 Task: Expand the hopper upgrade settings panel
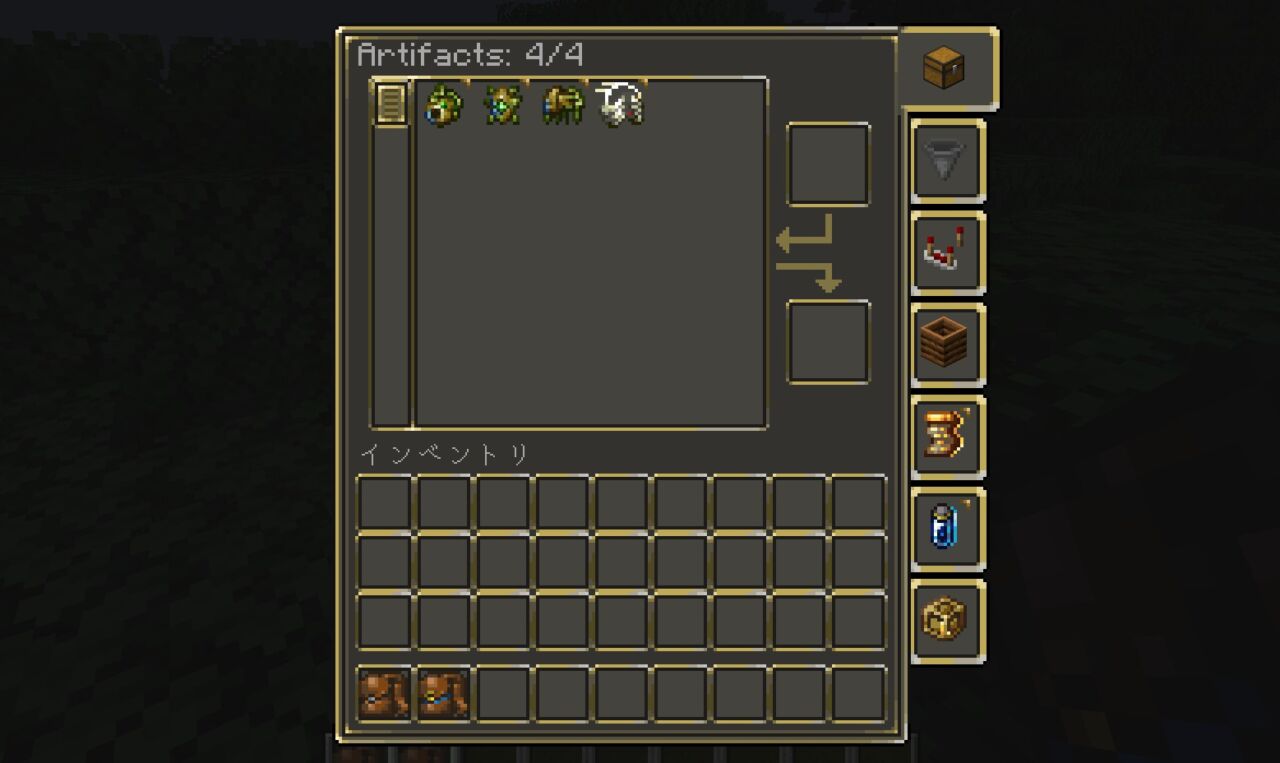[947, 162]
